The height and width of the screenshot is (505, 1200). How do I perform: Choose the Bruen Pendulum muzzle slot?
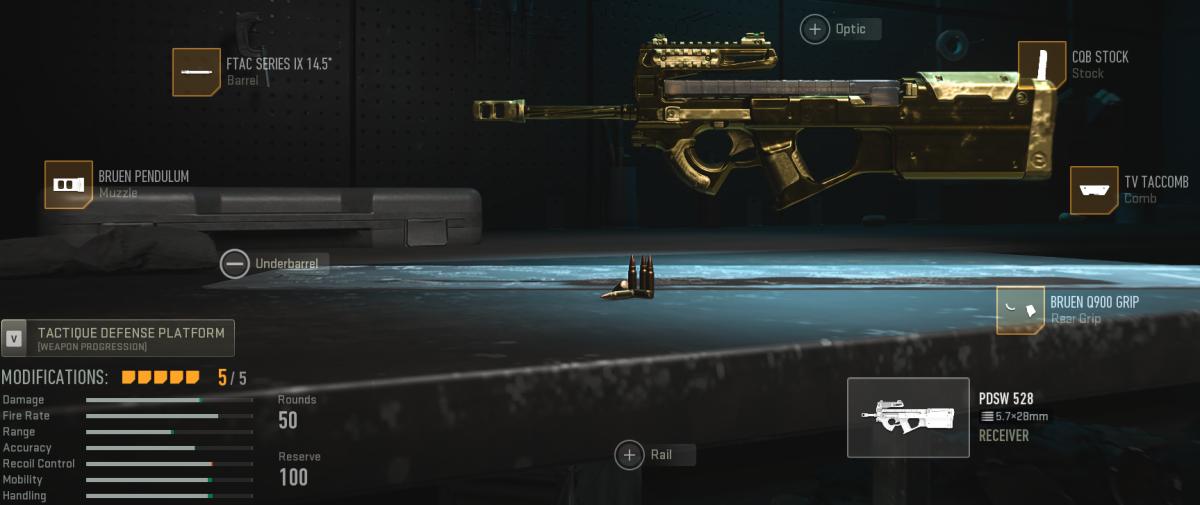[69, 185]
